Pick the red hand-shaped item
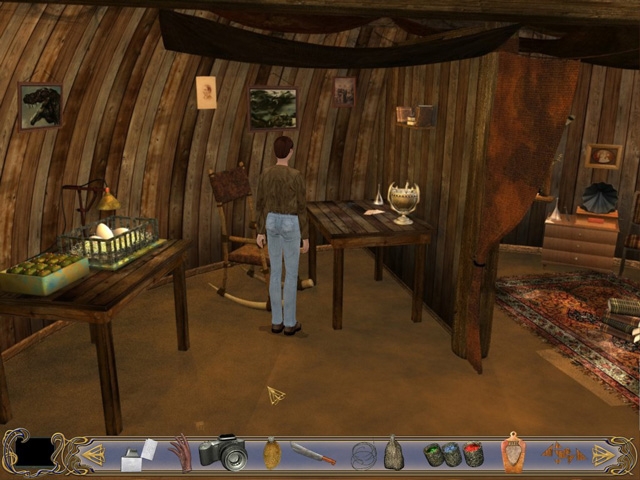Screen dimensions: 640x480 pyautogui.click(x=181, y=453)
